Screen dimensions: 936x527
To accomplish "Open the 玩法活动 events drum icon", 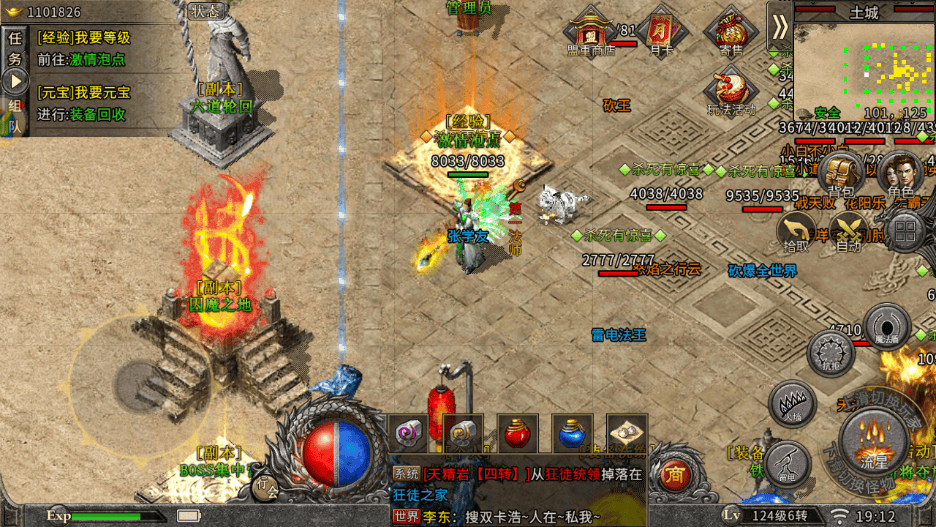I will click(x=731, y=86).
